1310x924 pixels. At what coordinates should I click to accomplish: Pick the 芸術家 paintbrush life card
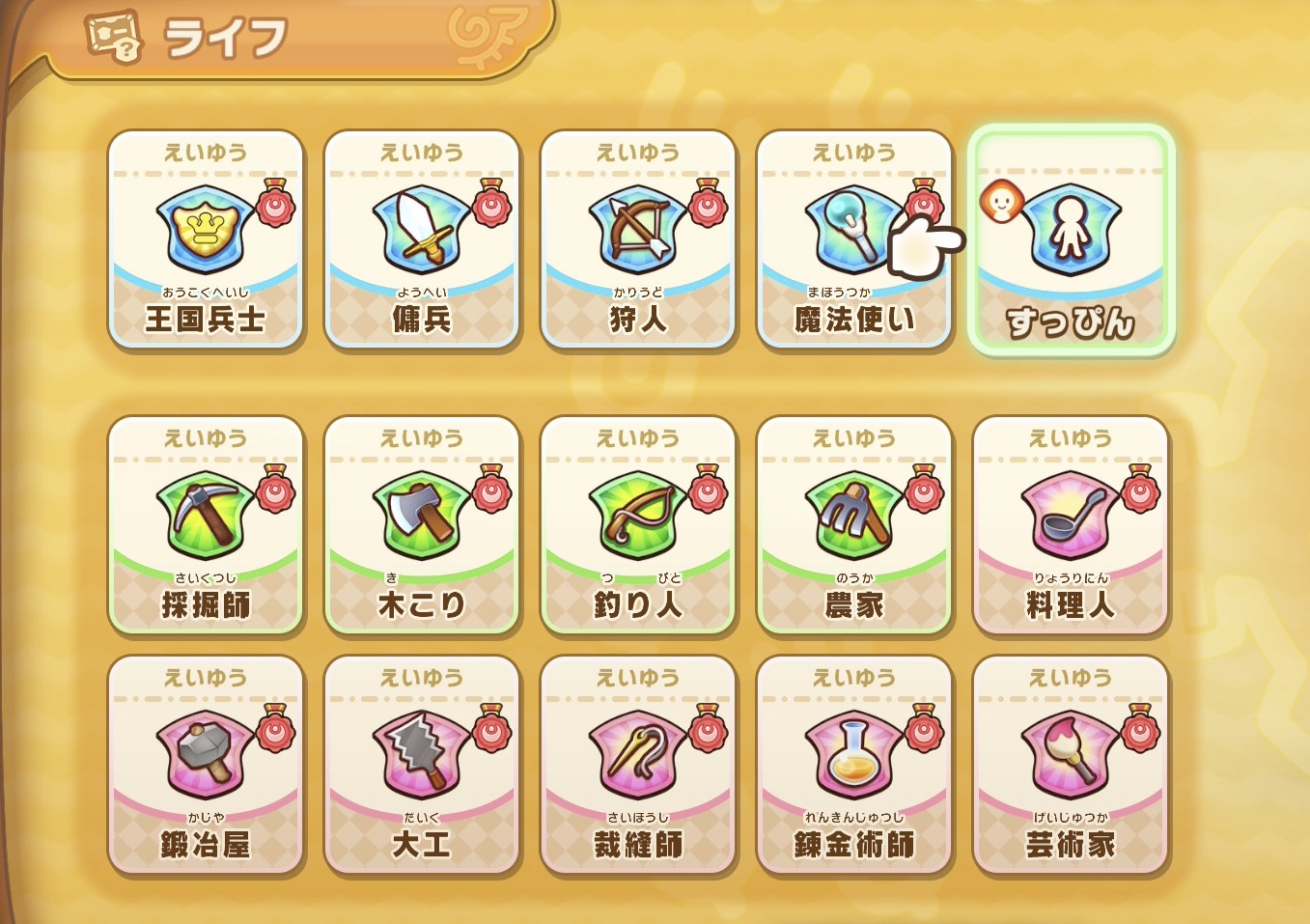[1071, 765]
